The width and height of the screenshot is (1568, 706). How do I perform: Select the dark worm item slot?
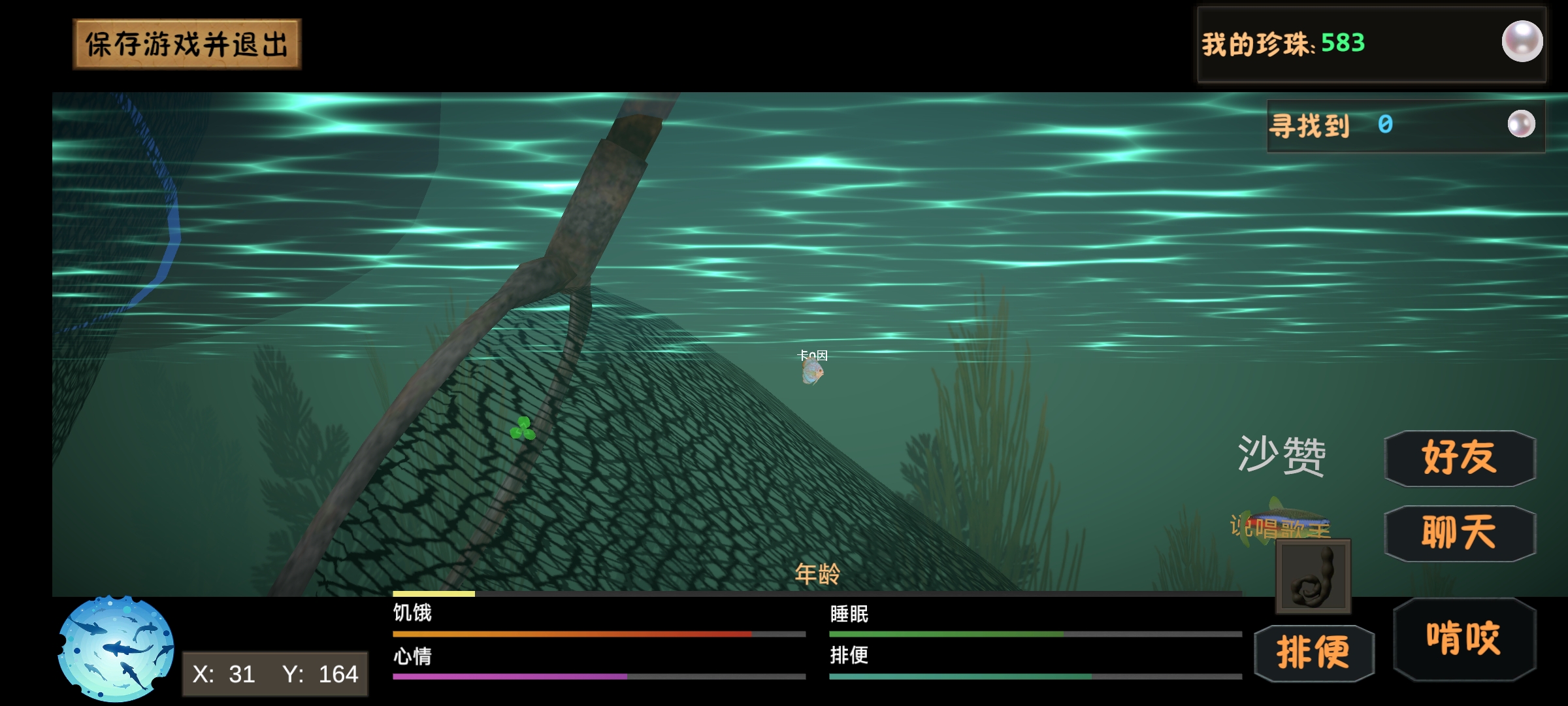pos(1313,577)
